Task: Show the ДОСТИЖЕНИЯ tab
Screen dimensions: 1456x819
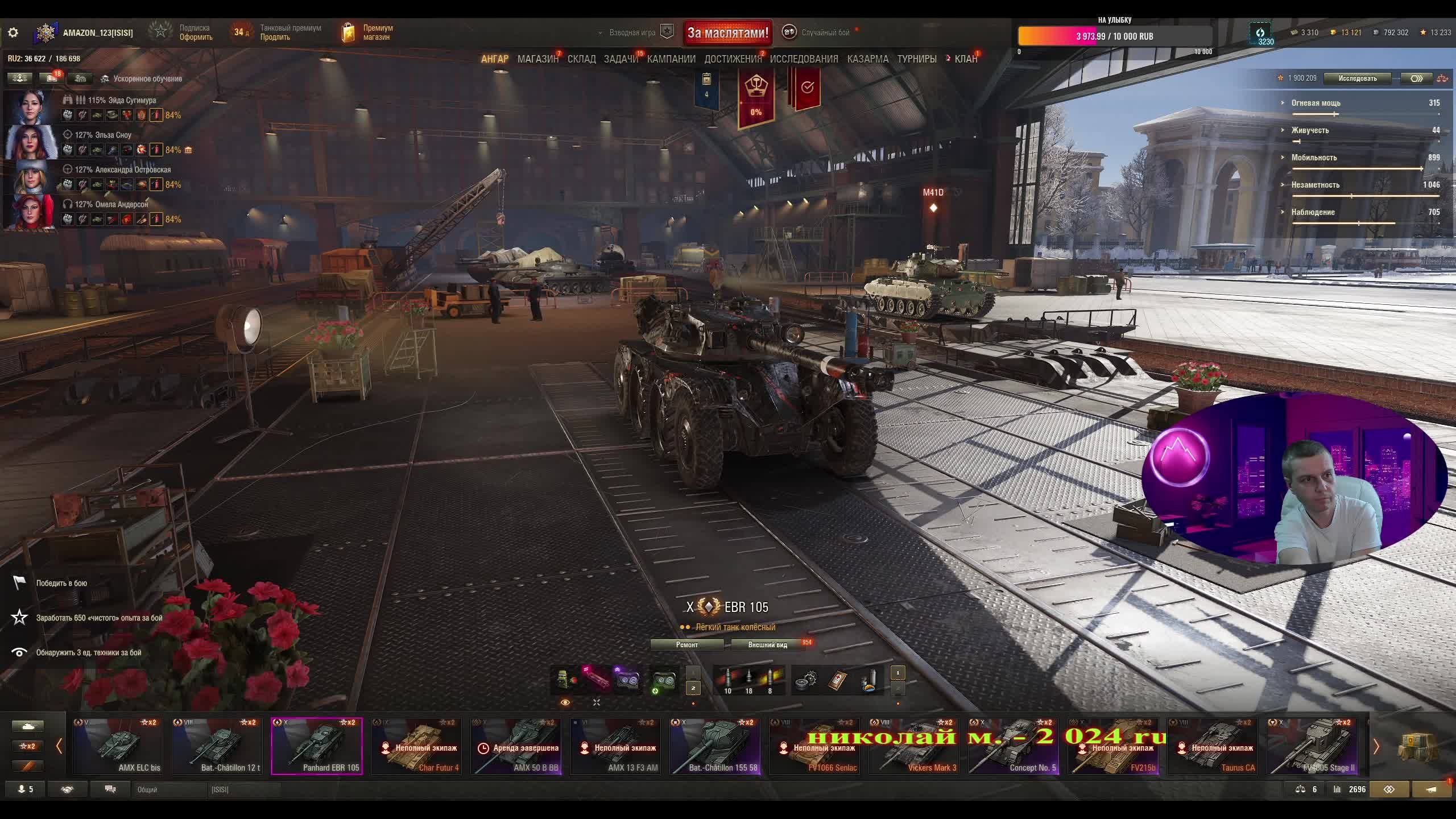Action: (733, 59)
